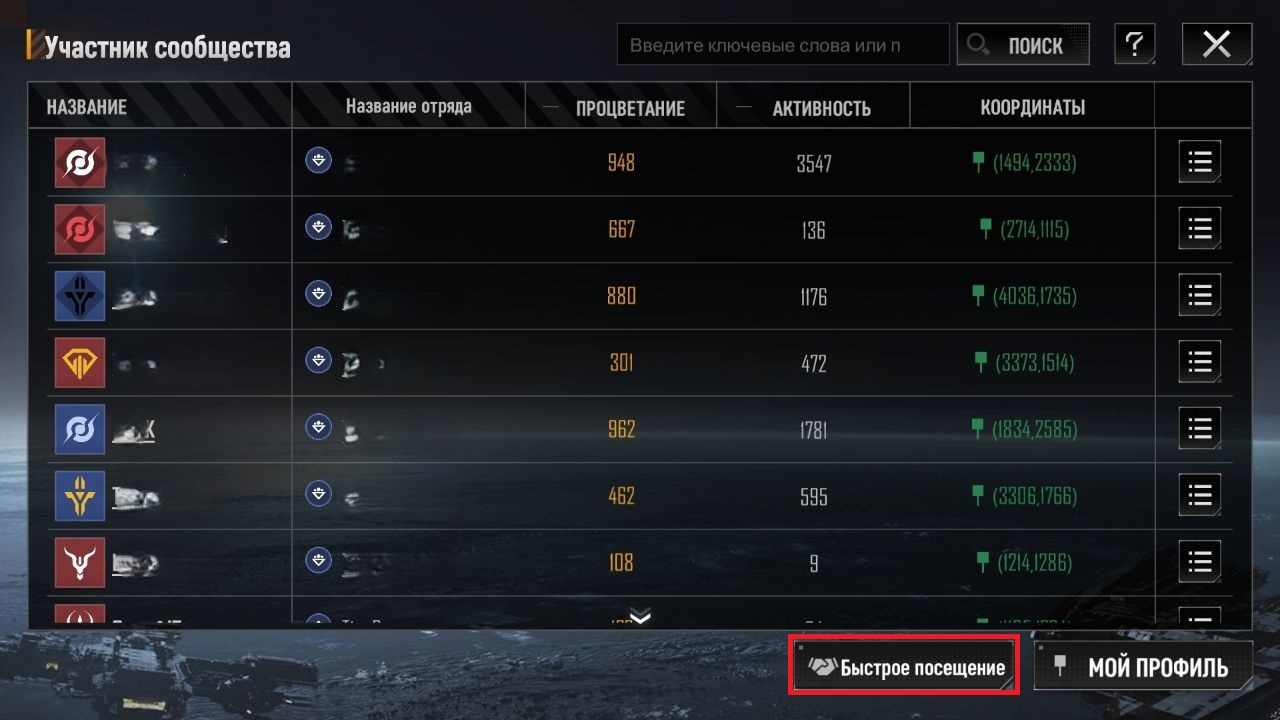The height and width of the screenshot is (720, 1280).
Task: Open list menu for member with 948 prosperity
Action: 1199,162
